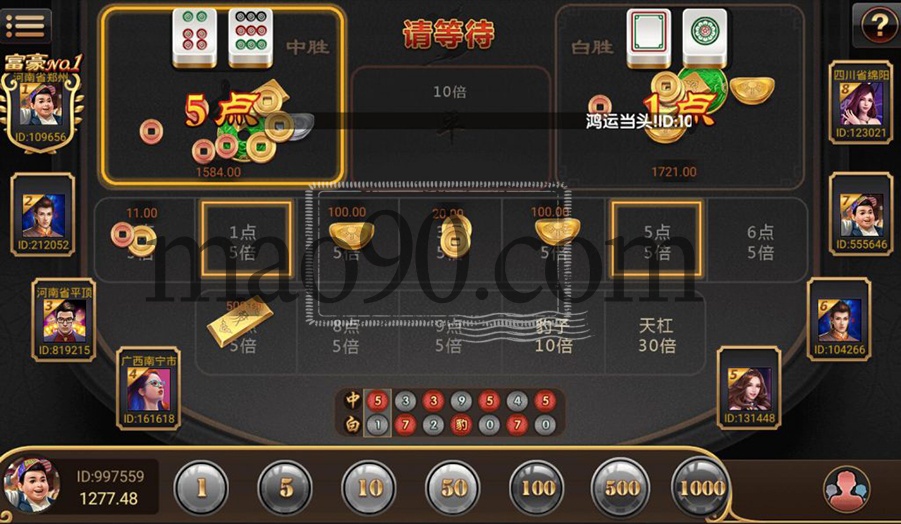This screenshot has width=901, height=524.
Task: Select the 5 chip
Action: (x=285, y=489)
